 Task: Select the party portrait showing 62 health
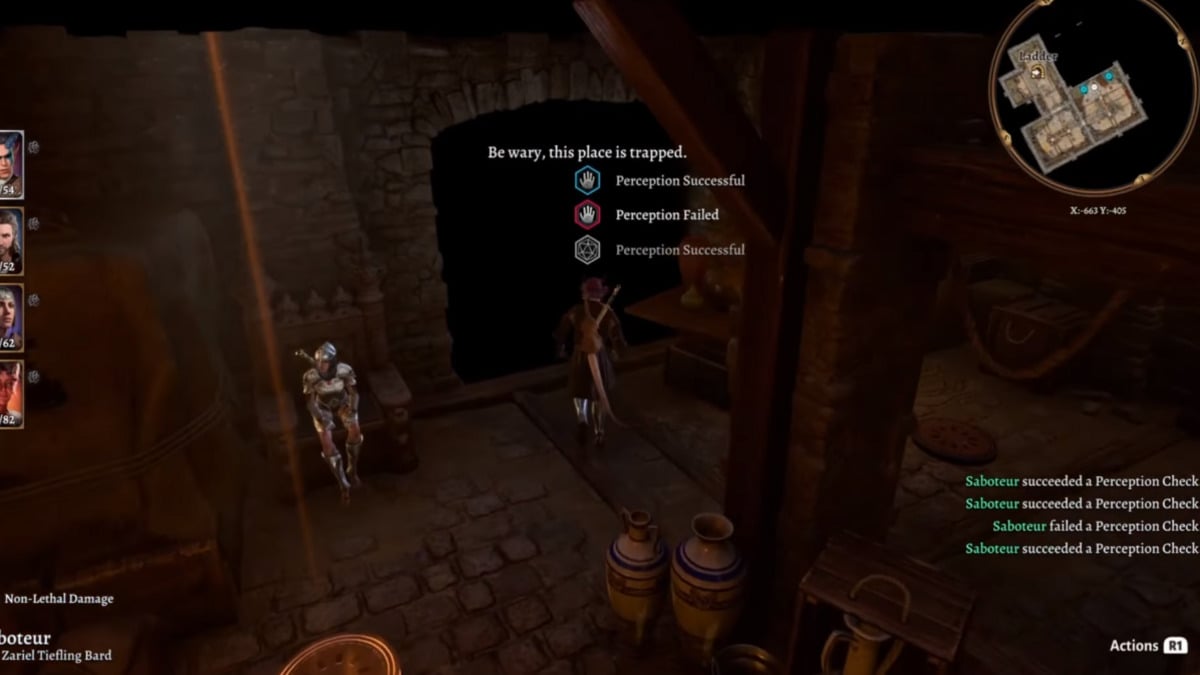pyautogui.click(x=9, y=317)
